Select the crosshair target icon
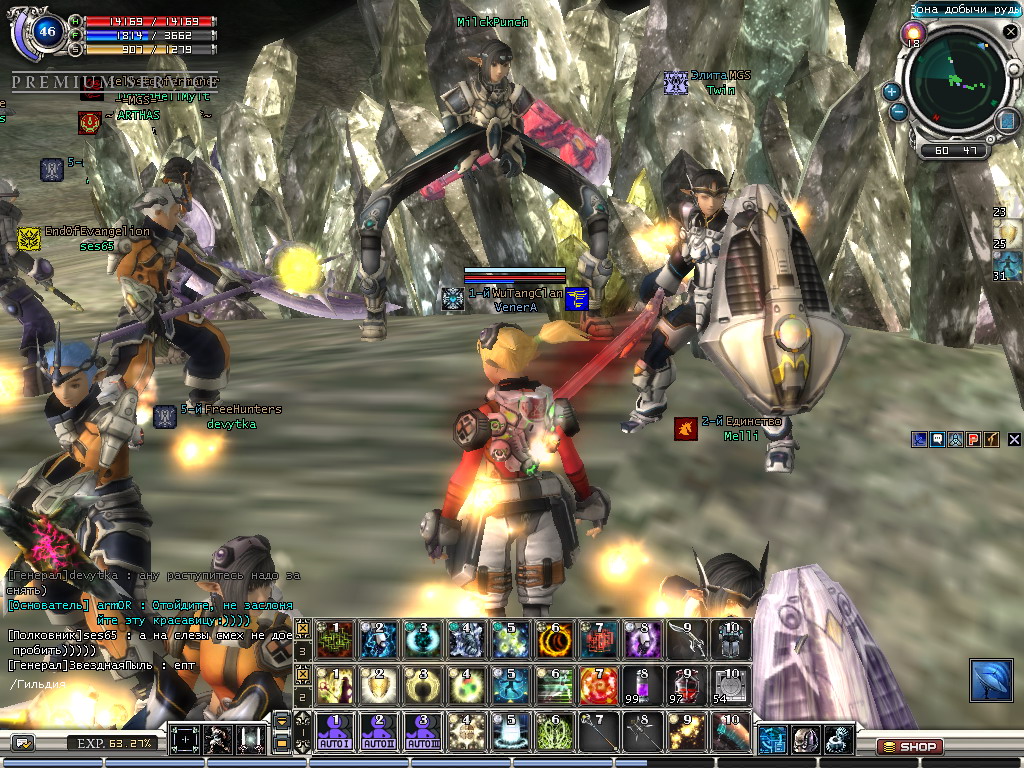 (x=186, y=740)
